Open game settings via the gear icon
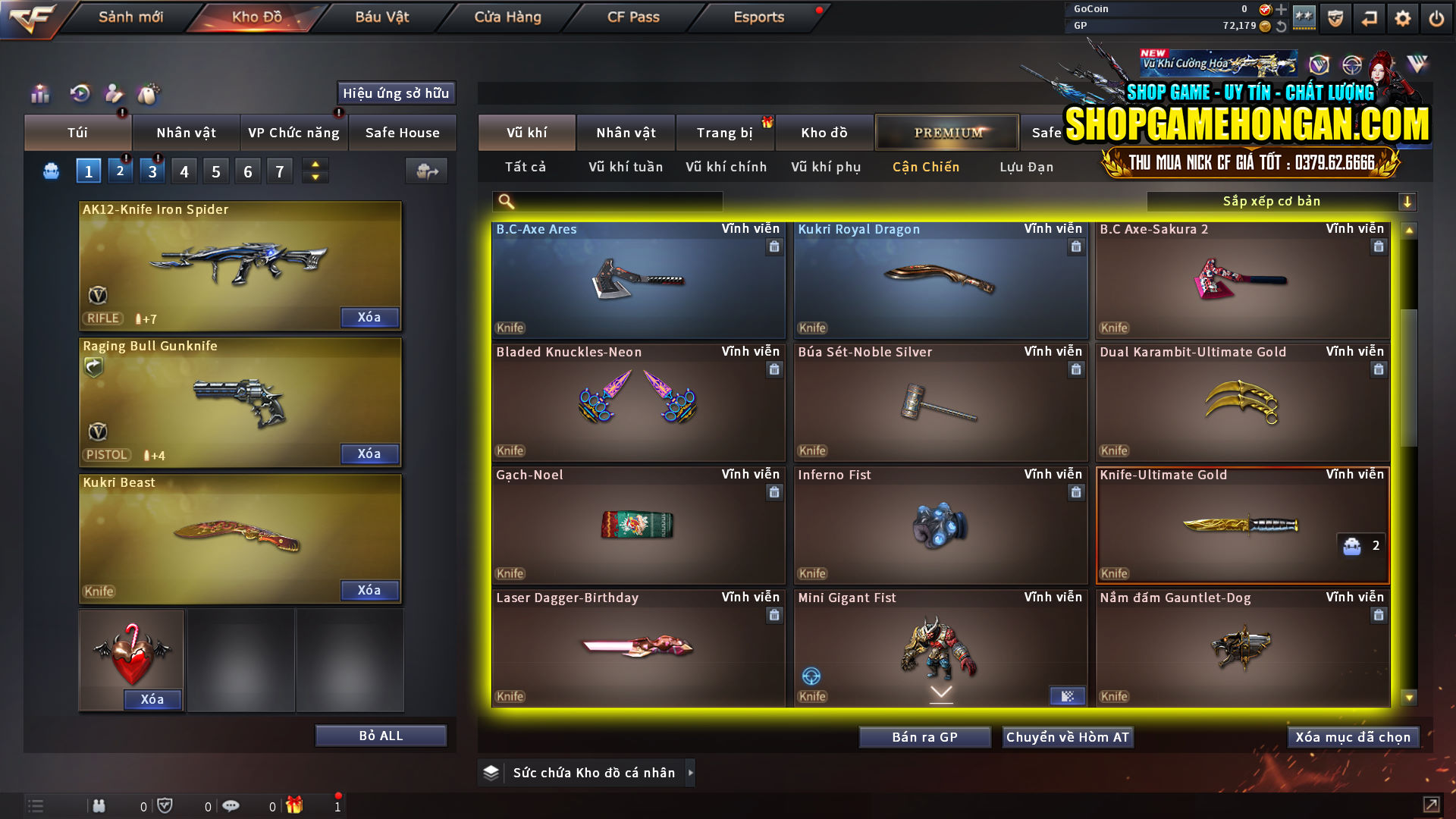Screen dimensions: 1456x819 (1402, 17)
